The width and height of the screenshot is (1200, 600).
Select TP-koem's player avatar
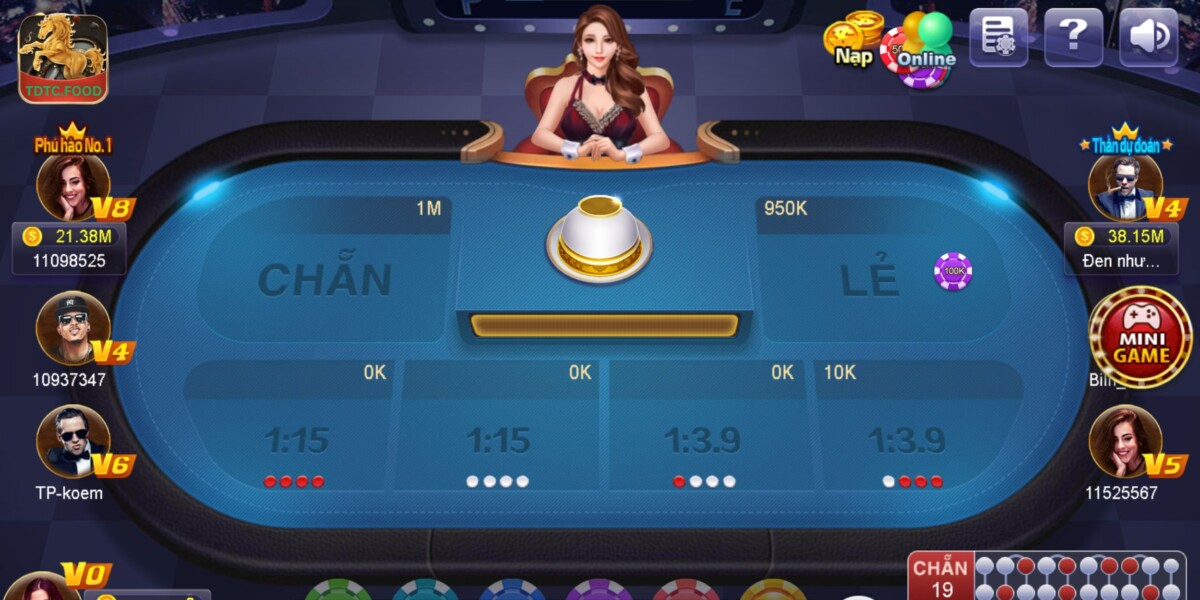tap(72, 442)
